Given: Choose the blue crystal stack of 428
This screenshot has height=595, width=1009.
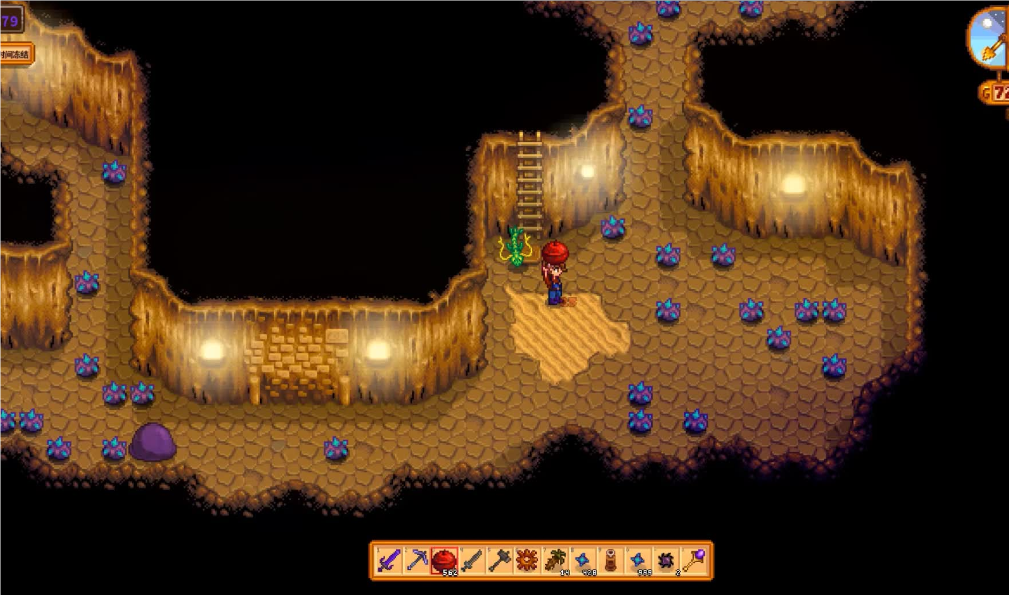Looking at the screenshot, I should pos(582,560).
